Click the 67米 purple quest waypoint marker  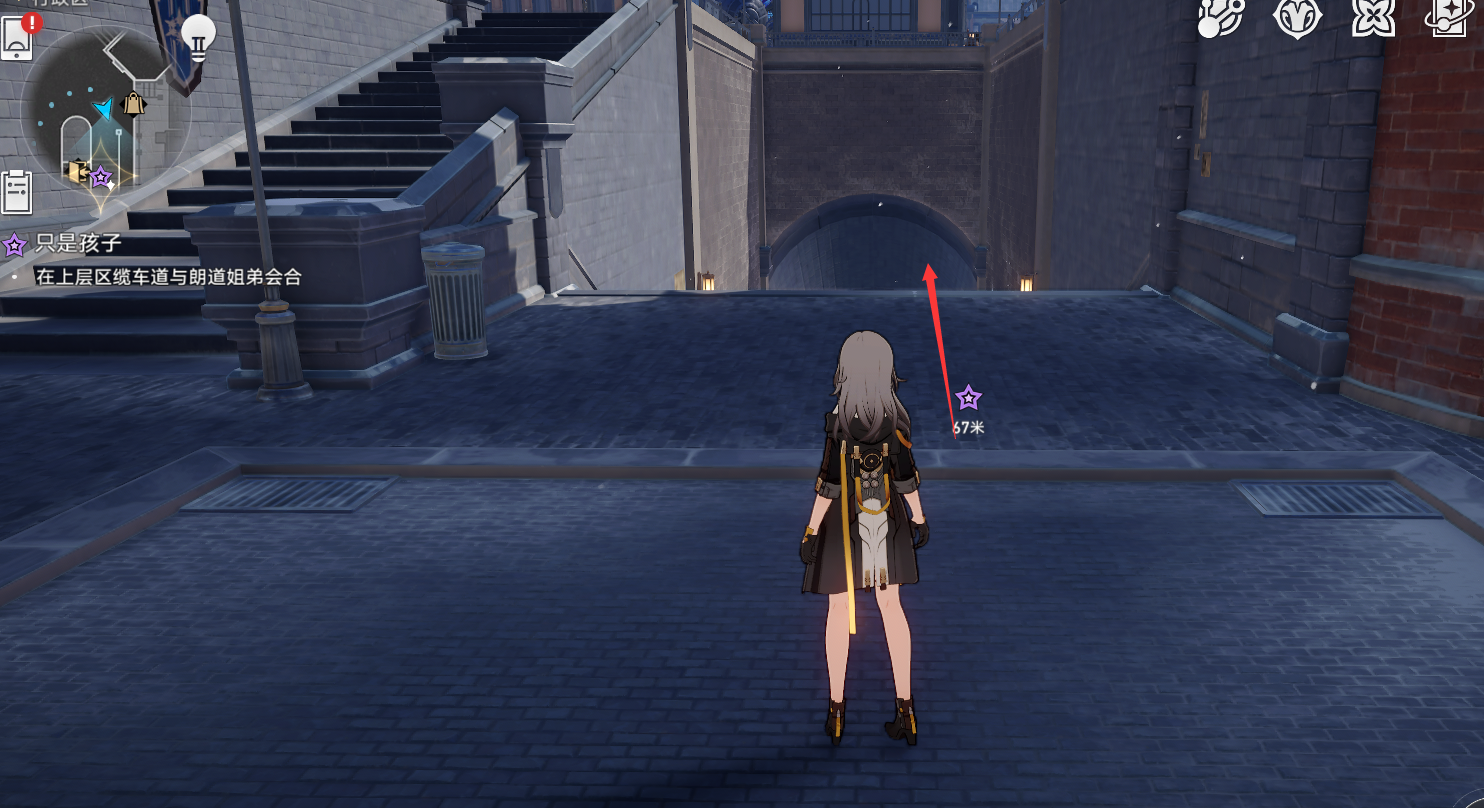[x=968, y=399]
